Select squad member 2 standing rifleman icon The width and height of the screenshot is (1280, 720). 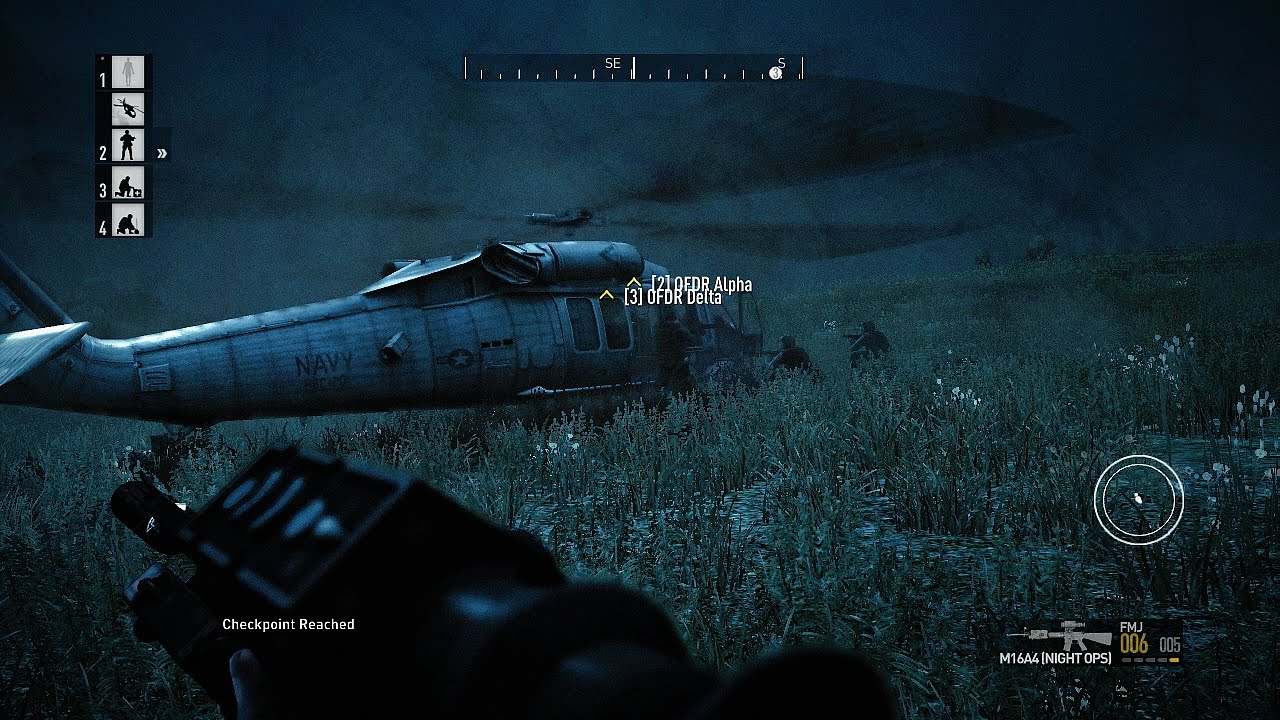point(128,146)
